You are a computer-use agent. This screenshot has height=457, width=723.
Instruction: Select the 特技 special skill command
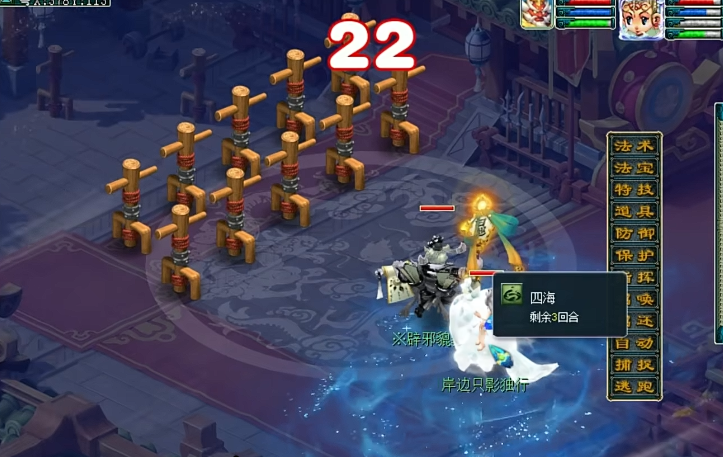coord(634,190)
